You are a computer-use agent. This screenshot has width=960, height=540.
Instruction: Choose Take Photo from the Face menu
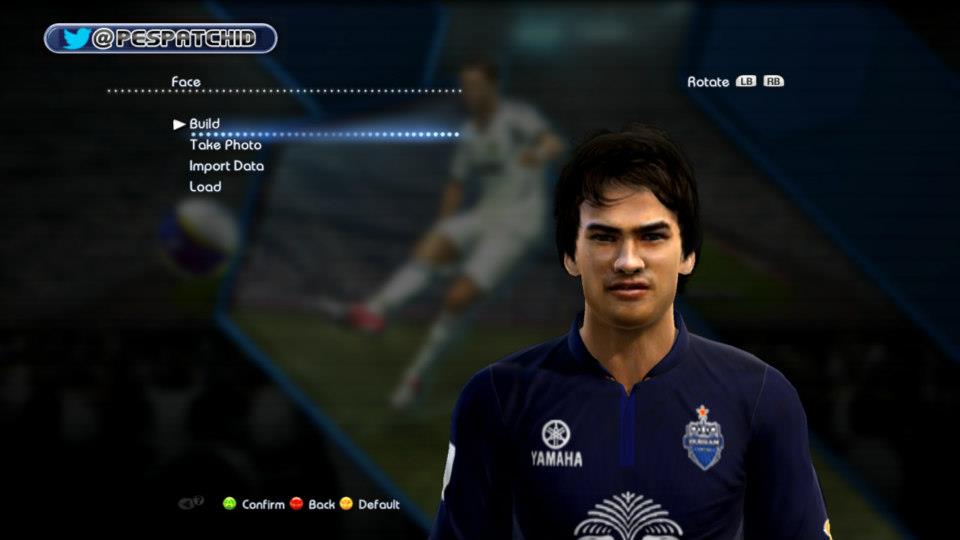point(225,145)
